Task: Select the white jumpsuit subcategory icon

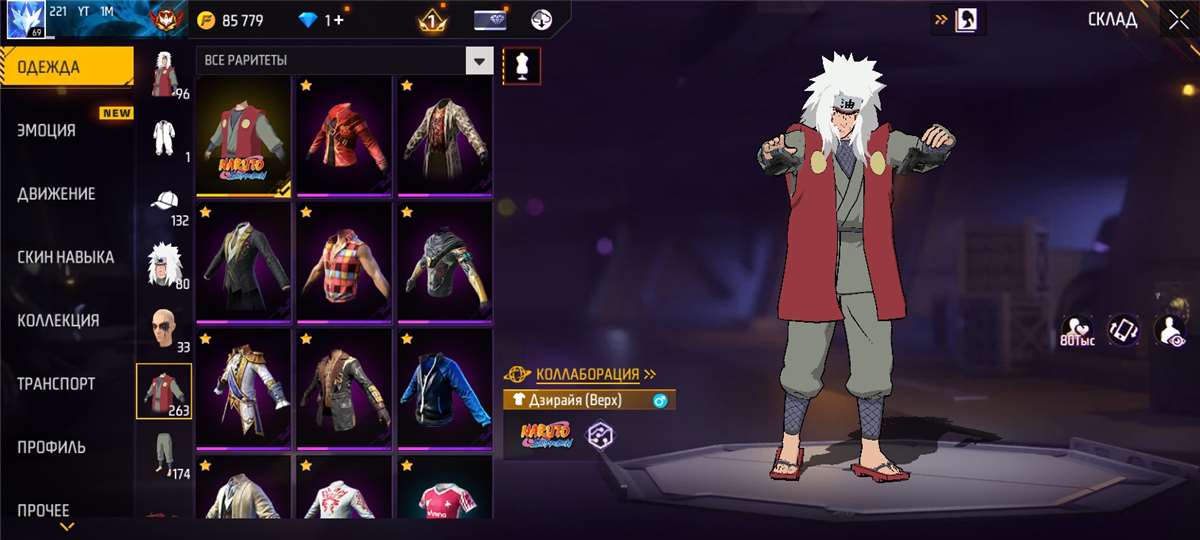Action: (x=162, y=137)
